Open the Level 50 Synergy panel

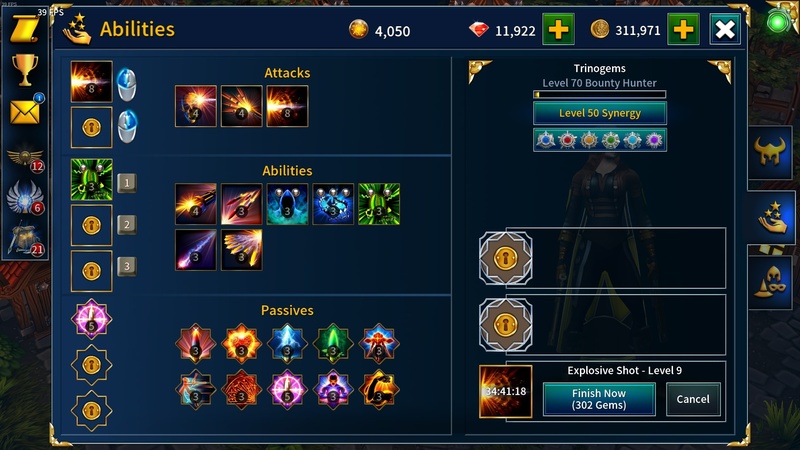click(x=600, y=113)
